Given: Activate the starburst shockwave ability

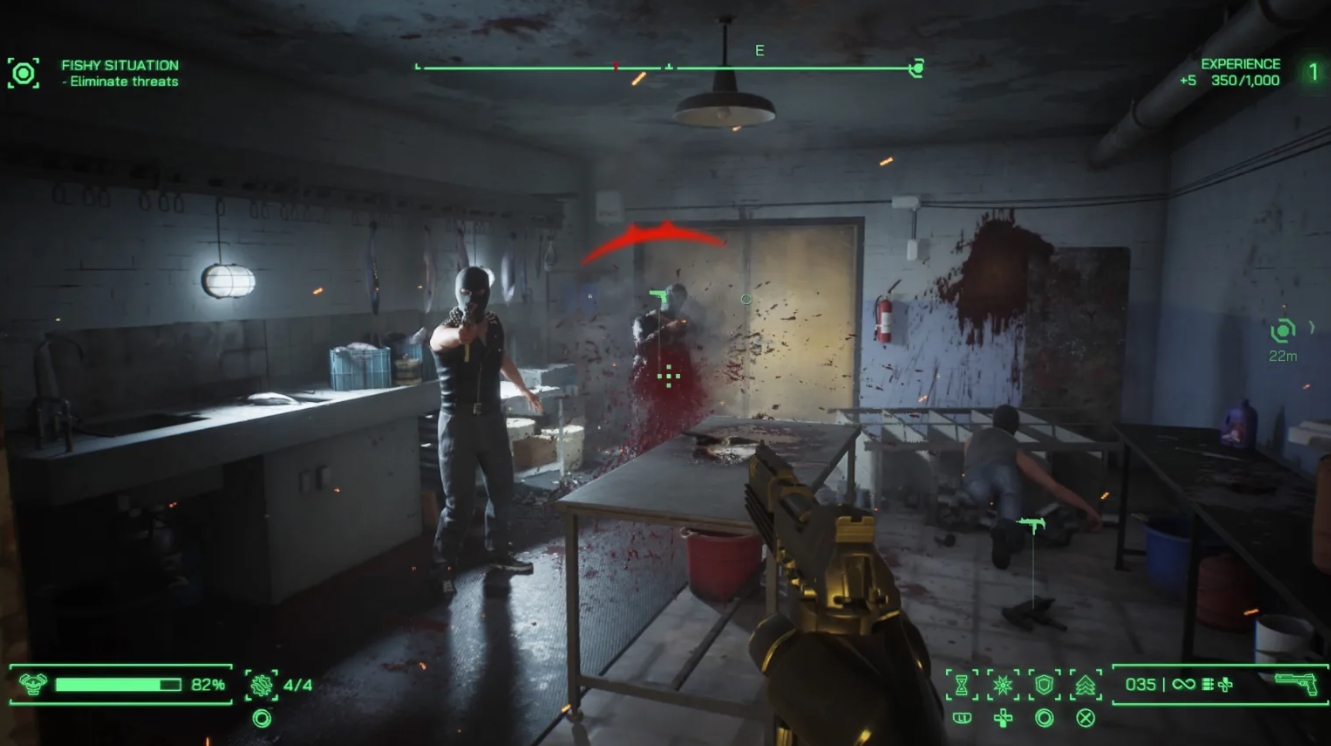Looking at the screenshot, I should pyautogui.click(x=1003, y=685).
